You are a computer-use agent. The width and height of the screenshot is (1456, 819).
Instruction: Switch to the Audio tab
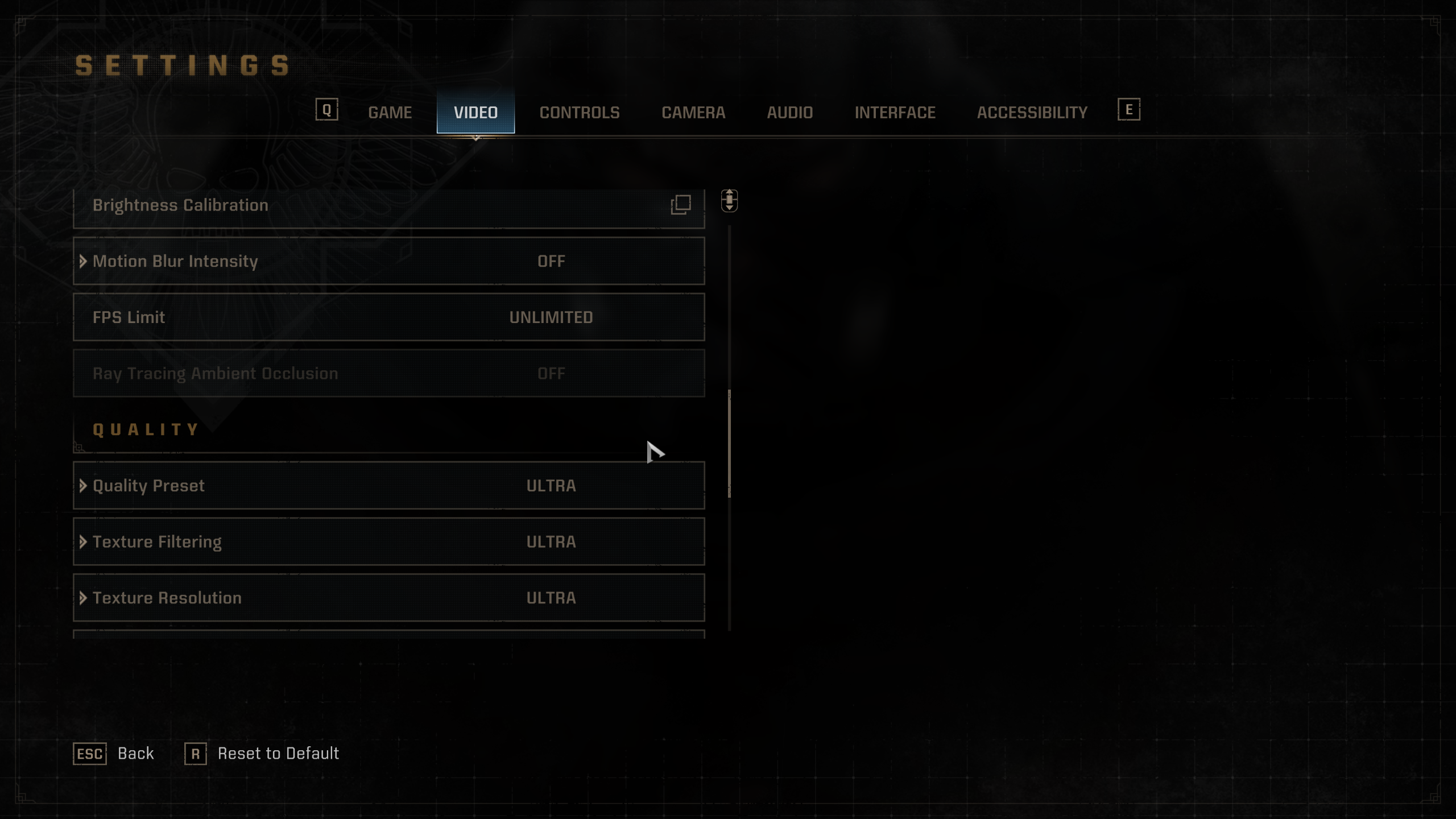pyautogui.click(x=789, y=113)
